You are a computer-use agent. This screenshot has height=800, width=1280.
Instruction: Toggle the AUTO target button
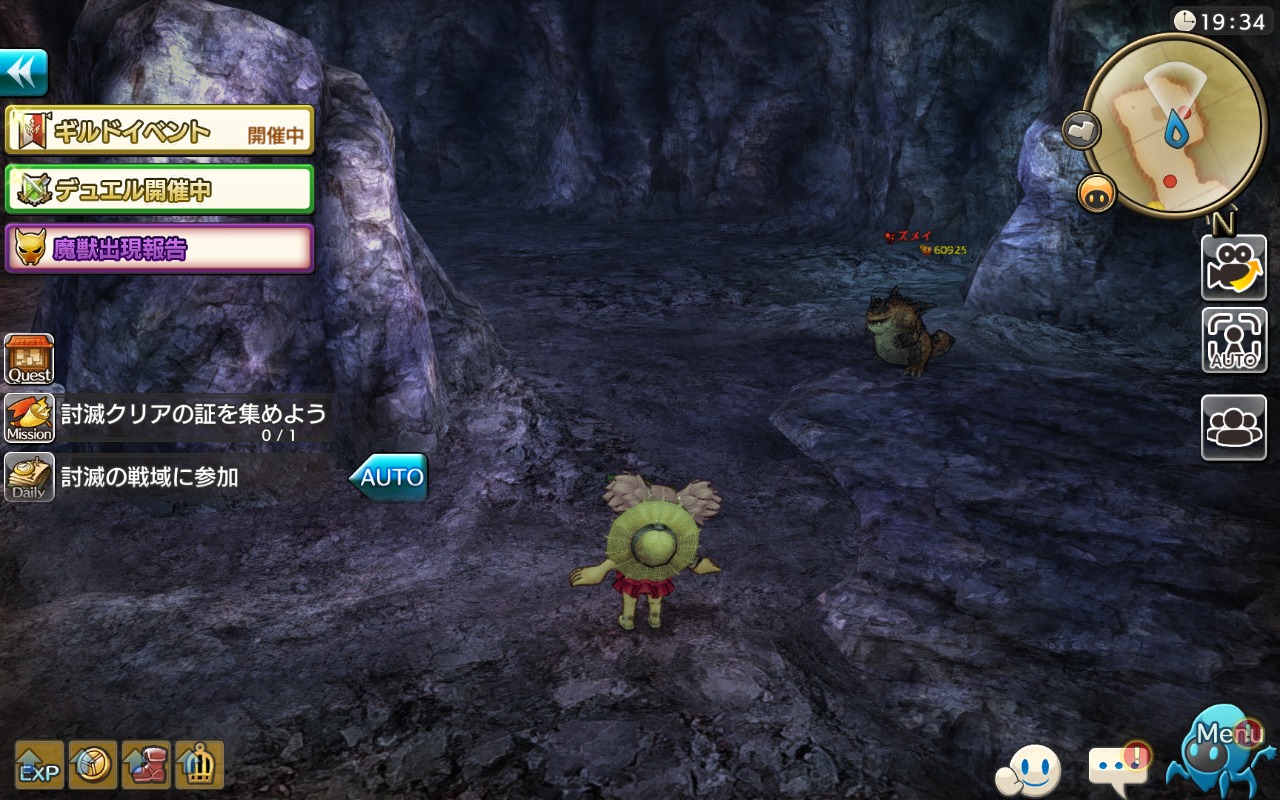[x=1234, y=340]
